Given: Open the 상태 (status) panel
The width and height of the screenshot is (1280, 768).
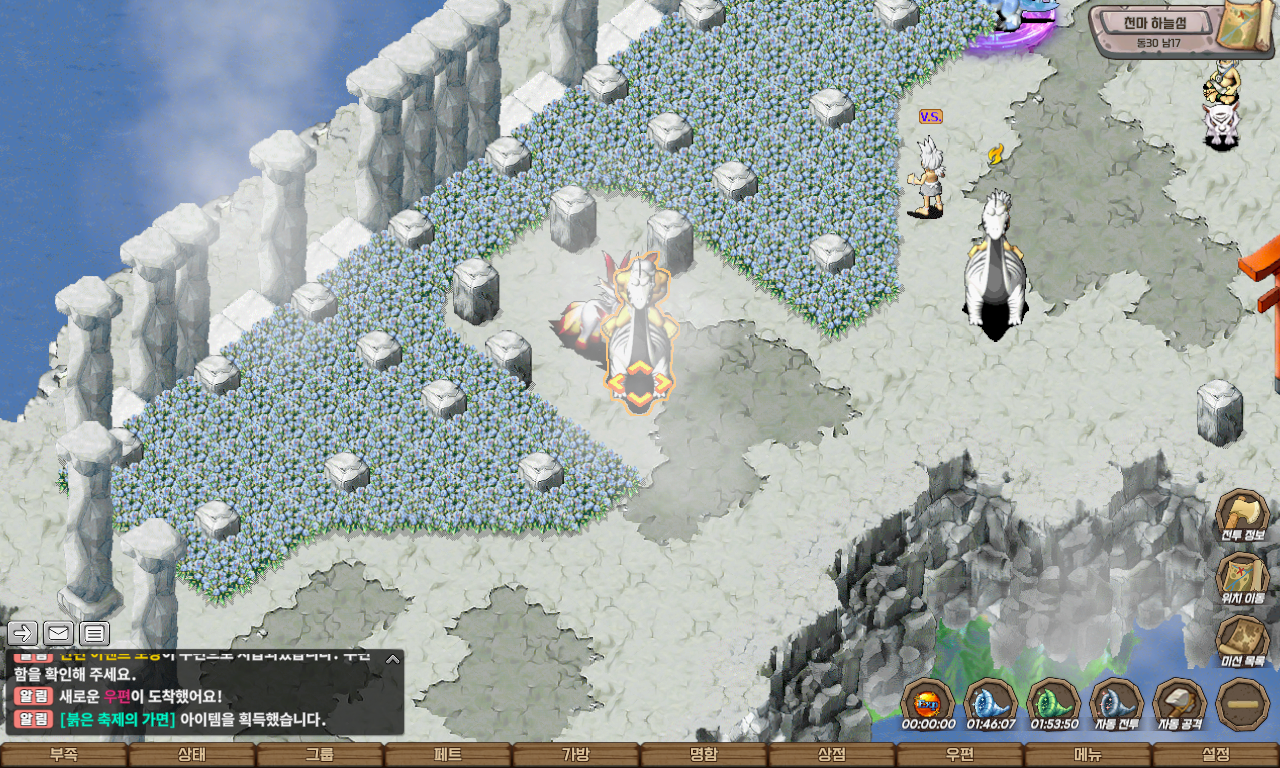Looking at the screenshot, I should click(192, 755).
